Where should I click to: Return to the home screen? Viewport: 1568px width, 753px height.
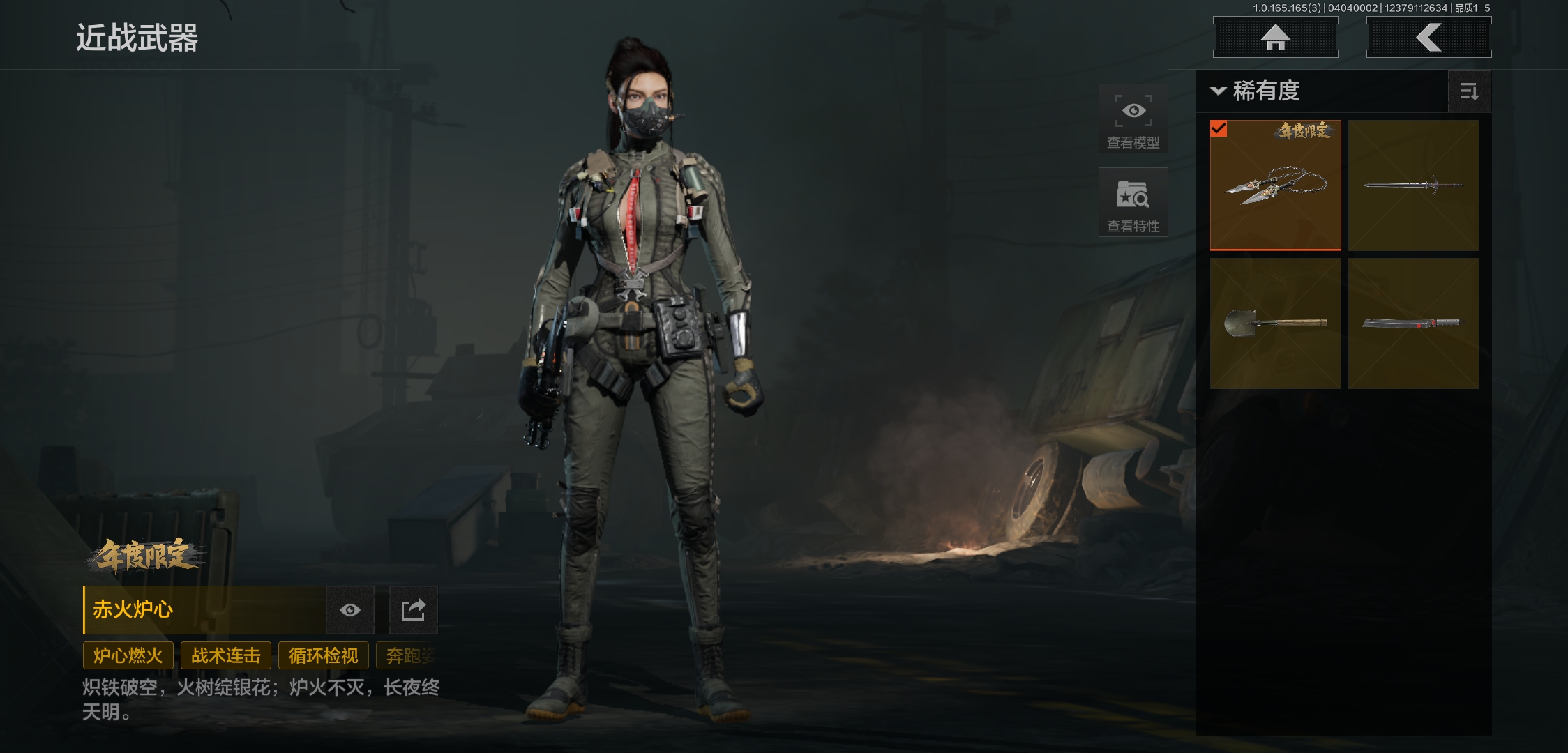click(x=1275, y=38)
